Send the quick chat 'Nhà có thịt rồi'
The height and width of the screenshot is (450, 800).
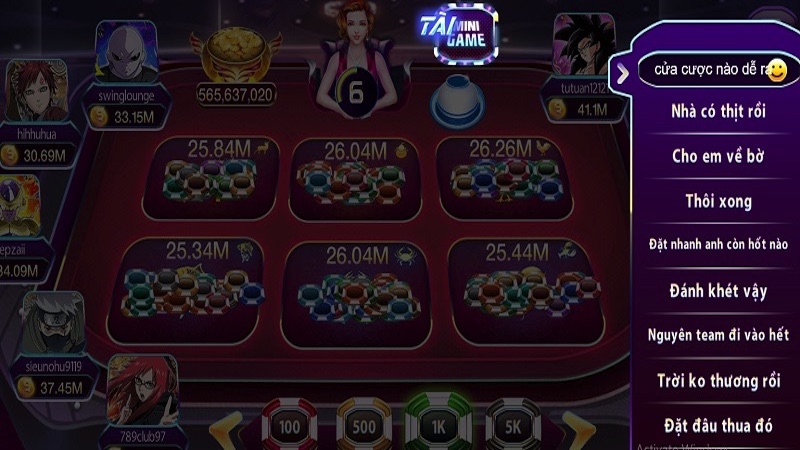coord(712,112)
